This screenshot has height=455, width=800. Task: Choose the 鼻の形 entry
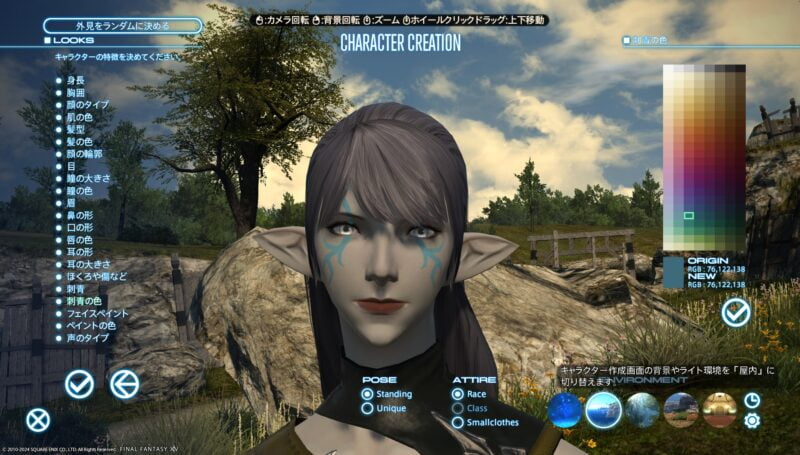tap(80, 214)
